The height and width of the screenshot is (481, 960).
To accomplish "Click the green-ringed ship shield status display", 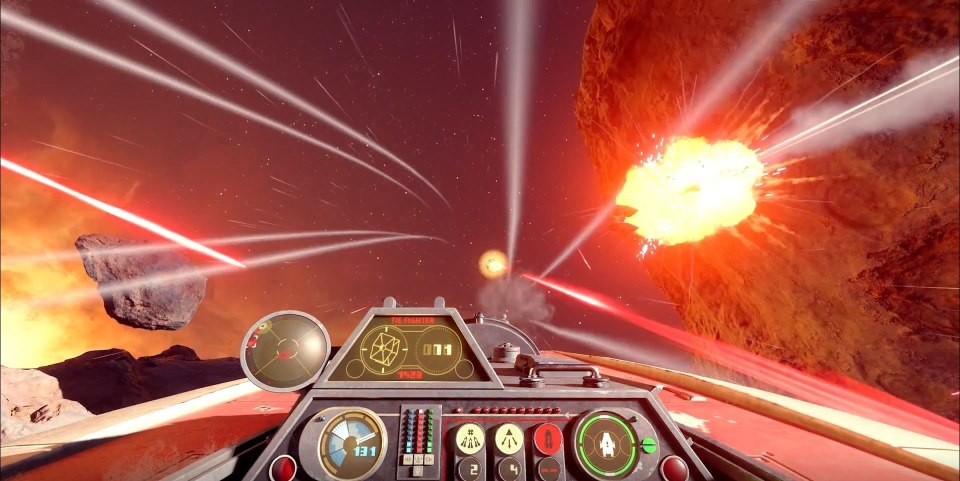I will tap(606, 443).
